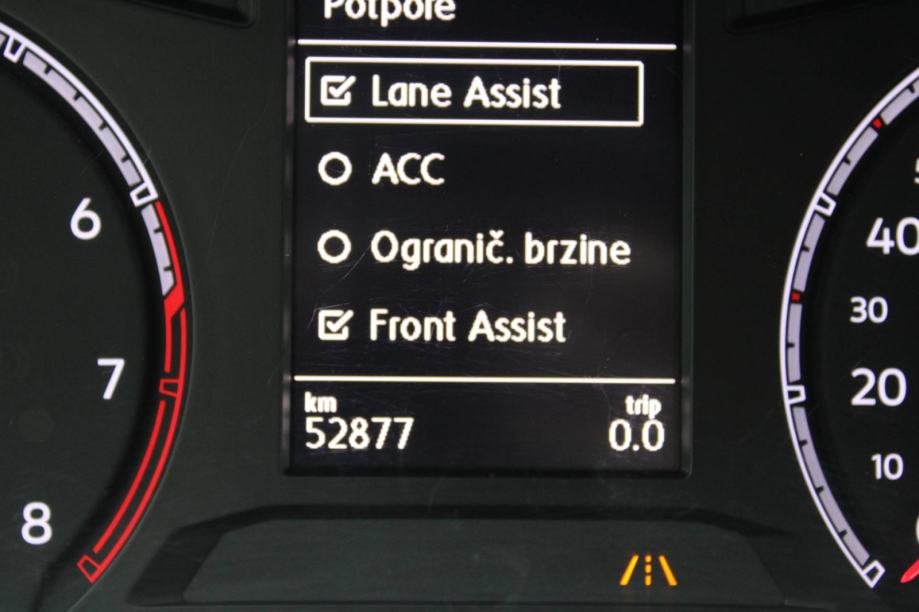Select the ACC option
The image size is (919, 612).
(335, 169)
